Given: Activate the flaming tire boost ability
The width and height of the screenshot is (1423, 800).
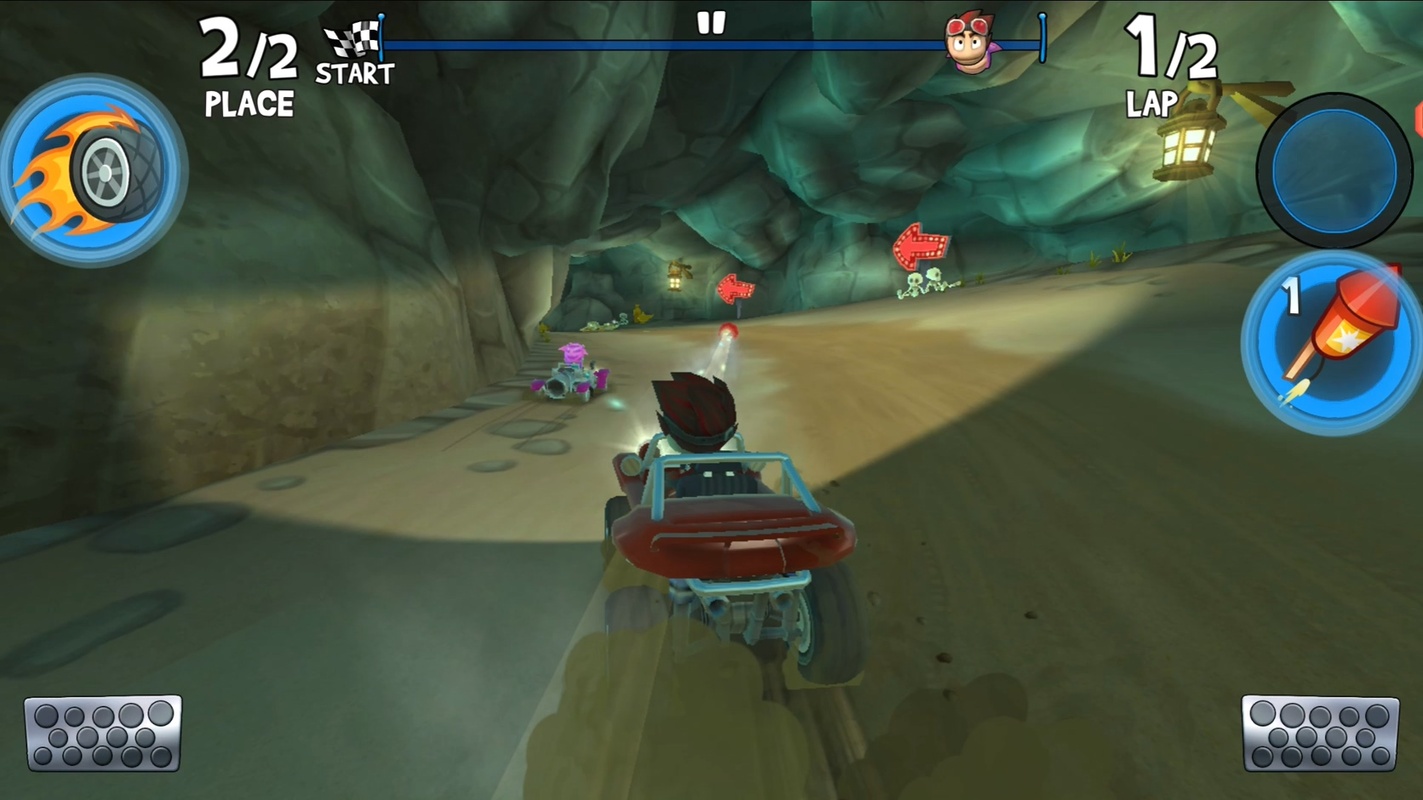Looking at the screenshot, I should tap(93, 170).
